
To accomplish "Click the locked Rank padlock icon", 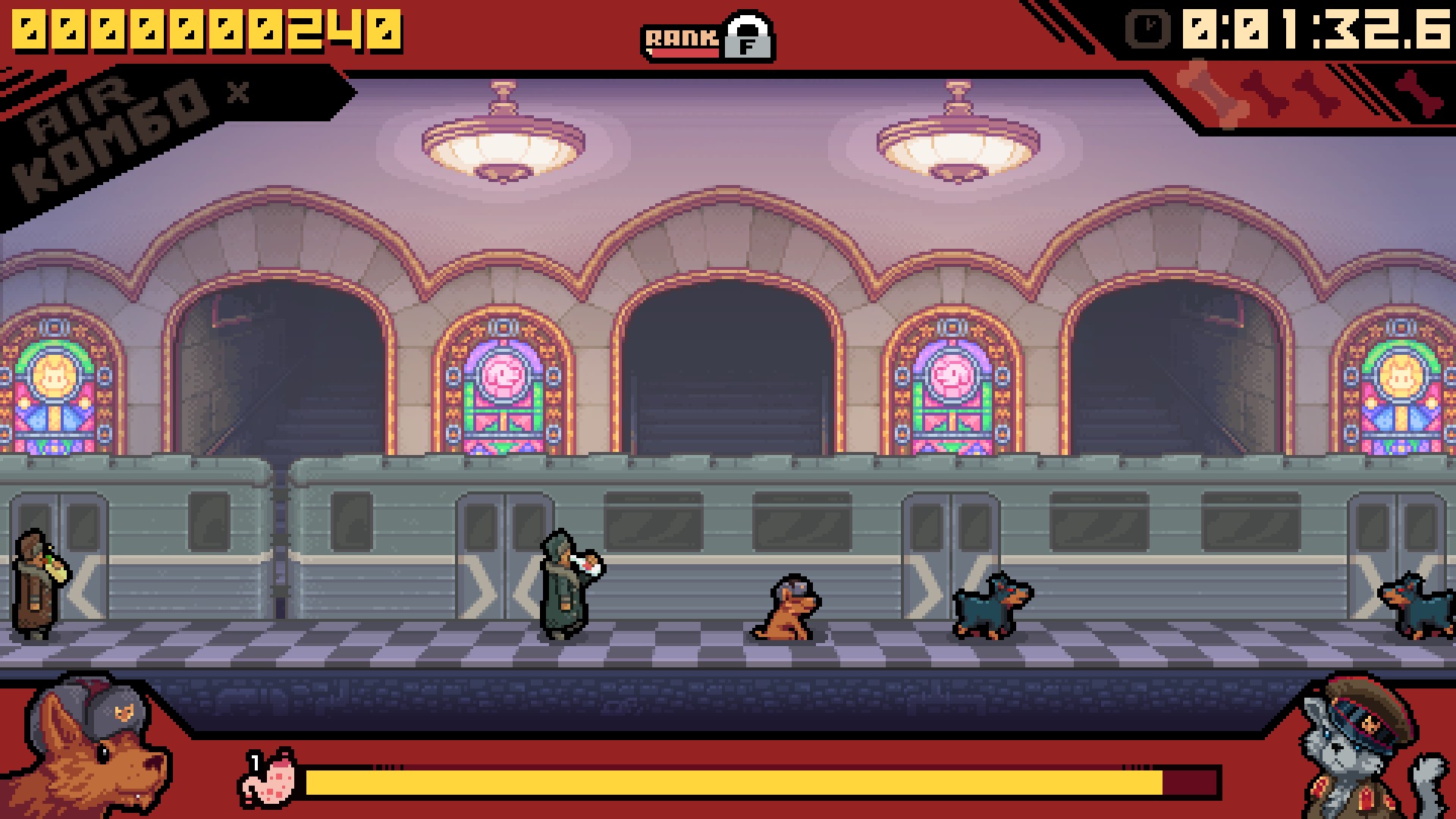I will (748, 36).
